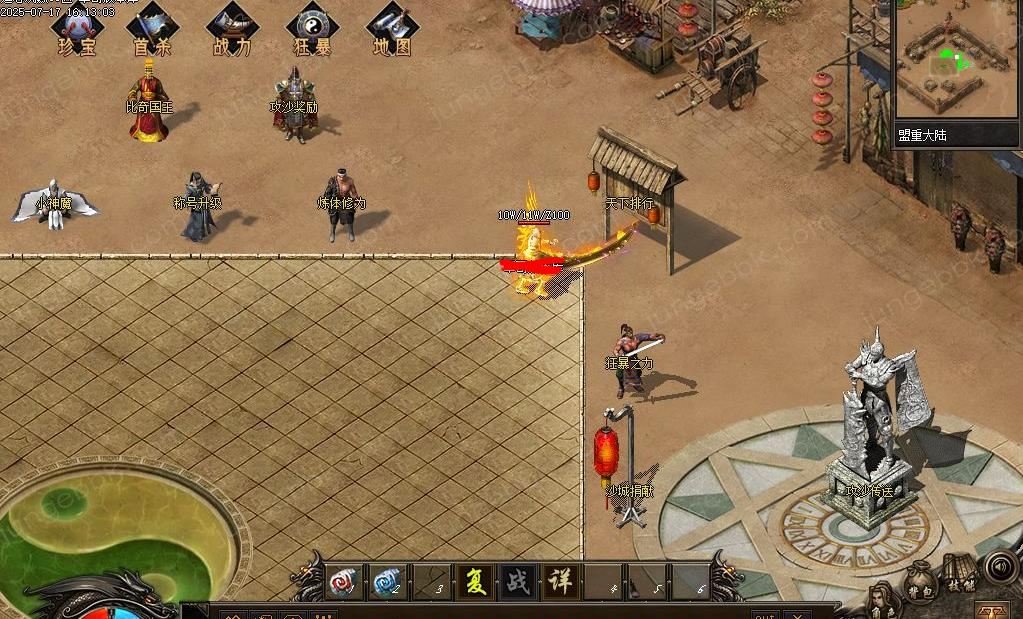Use the red swirl item in hotbar slot 1
Viewport: 1023px width, 619px height.
click(343, 581)
